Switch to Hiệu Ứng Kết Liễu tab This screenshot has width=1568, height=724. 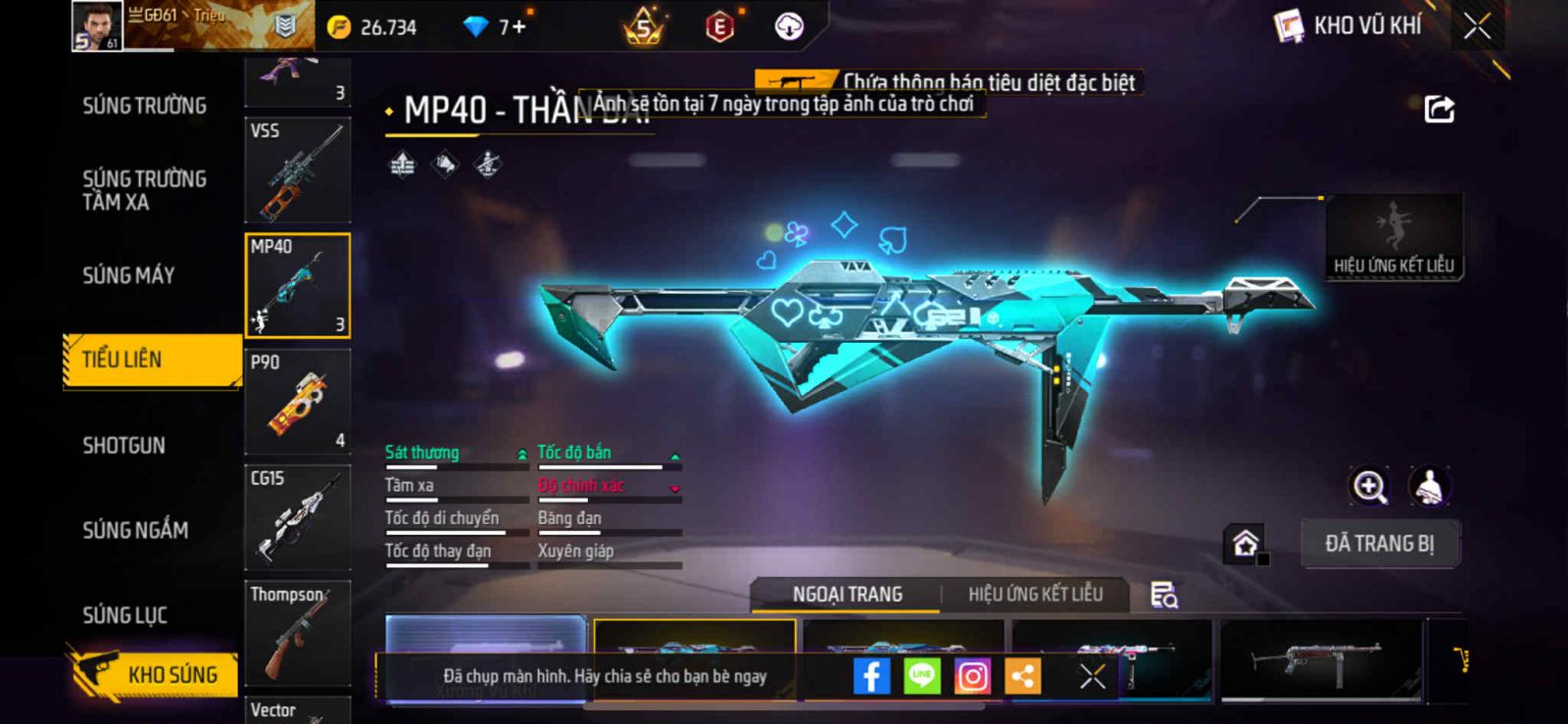coord(1035,594)
